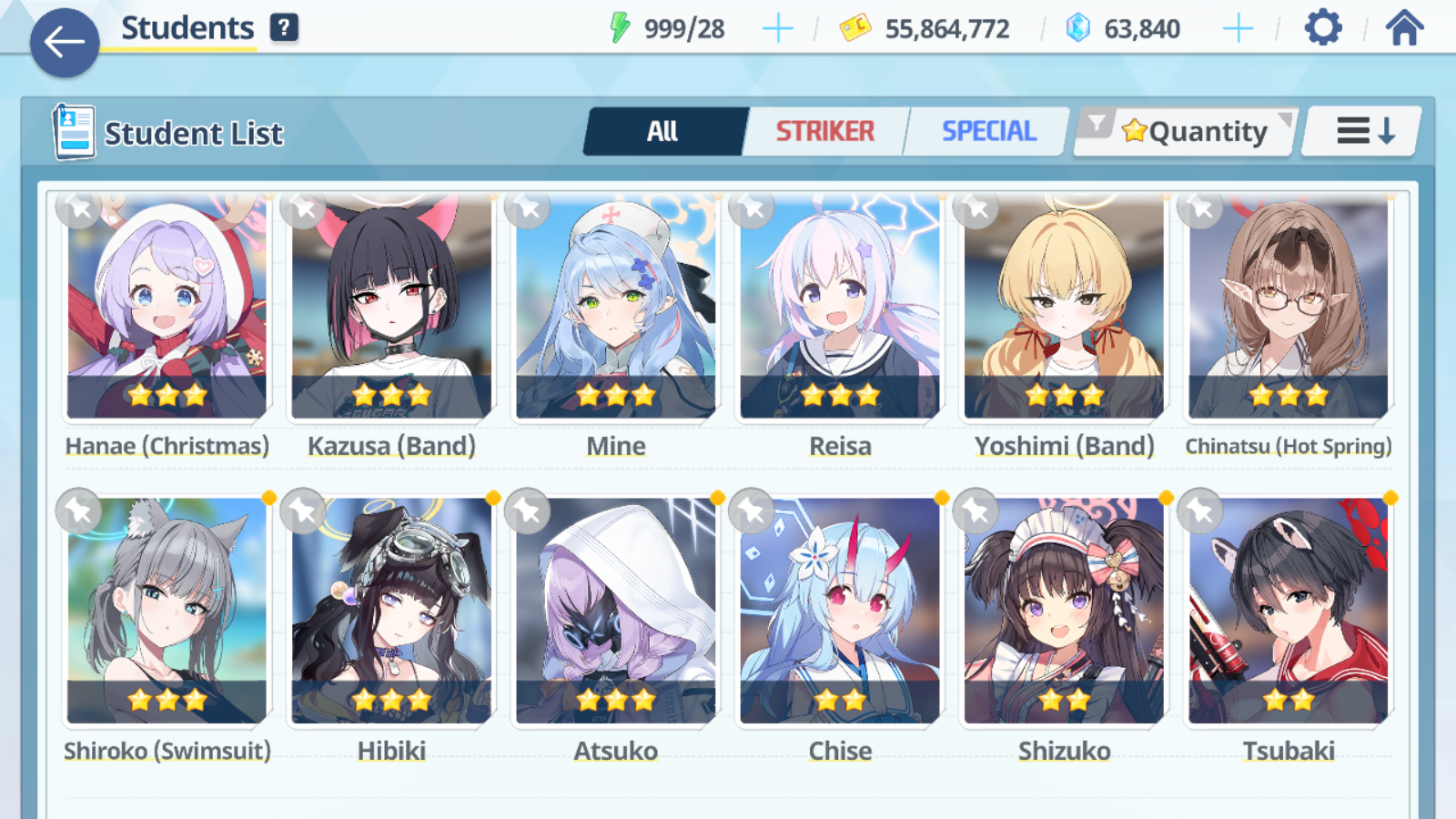
Task: Toggle the sort order direction button
Action: pyautogui.click(x=1363, y=132)
